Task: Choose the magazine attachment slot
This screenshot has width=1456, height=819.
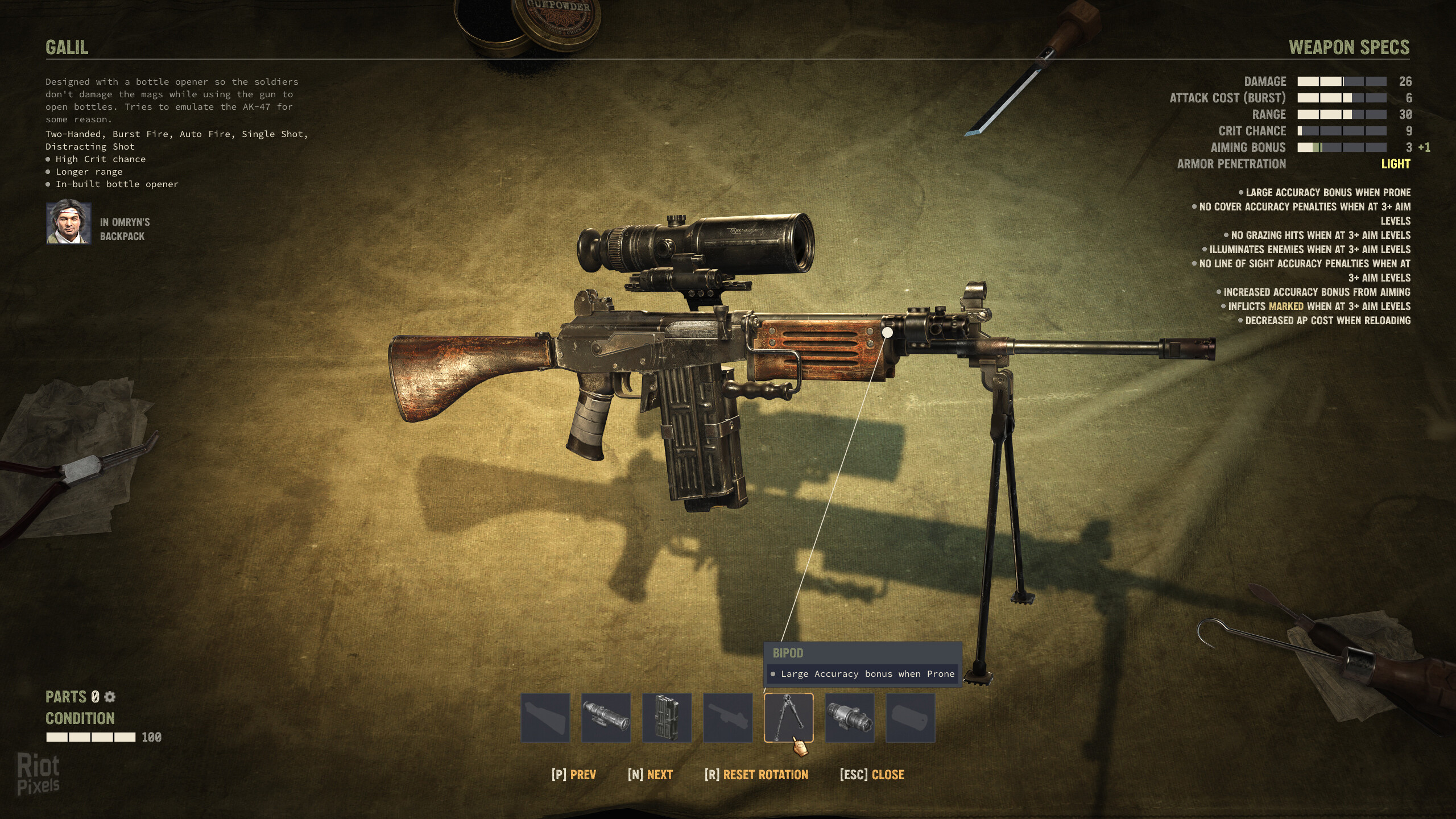Action: click(x=667, y=717)
